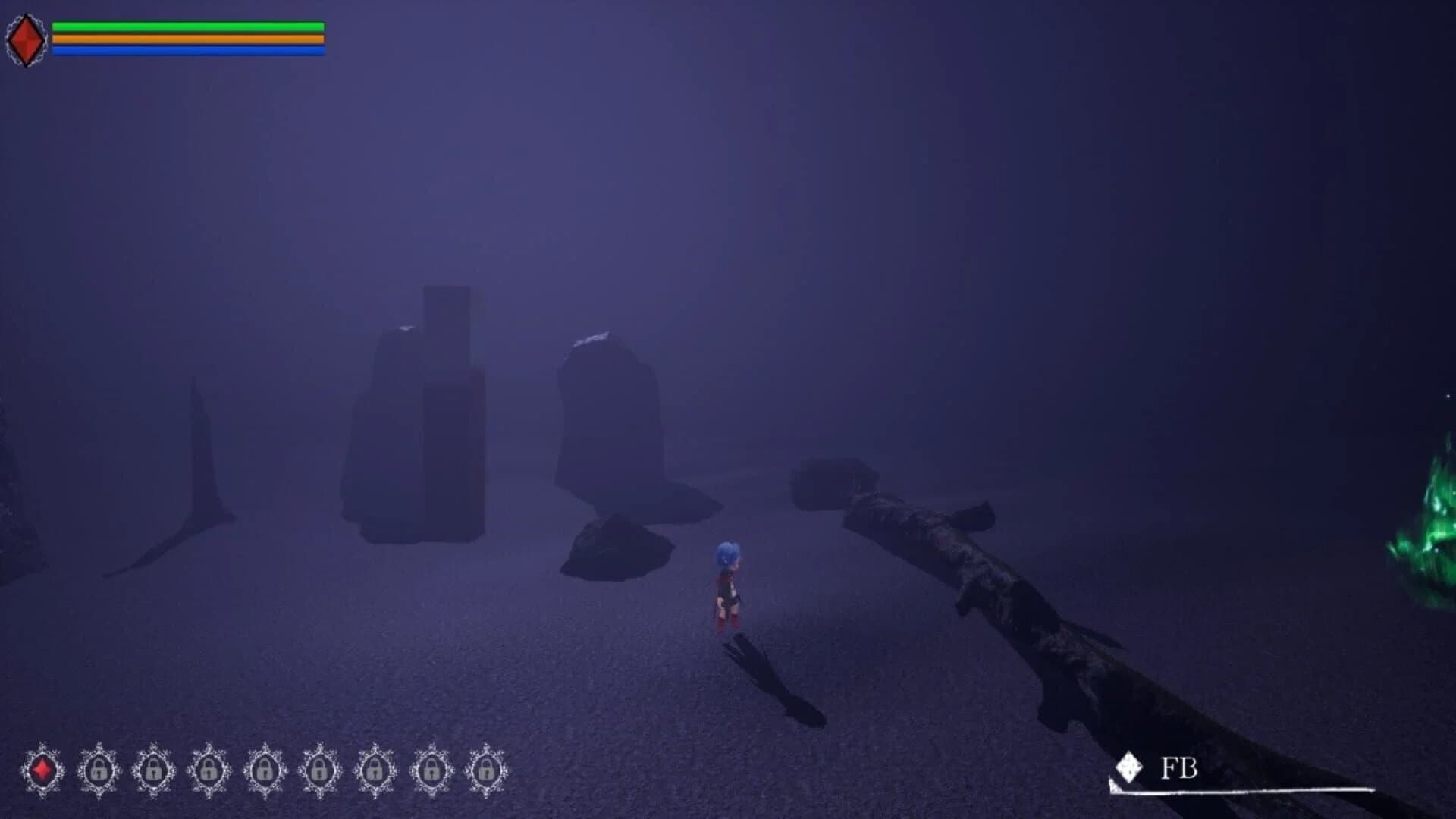The height and width of the screenshot is (819, 1456).
Task: Click the rightmost locked ability slot
Action: (x=486, y=770)
